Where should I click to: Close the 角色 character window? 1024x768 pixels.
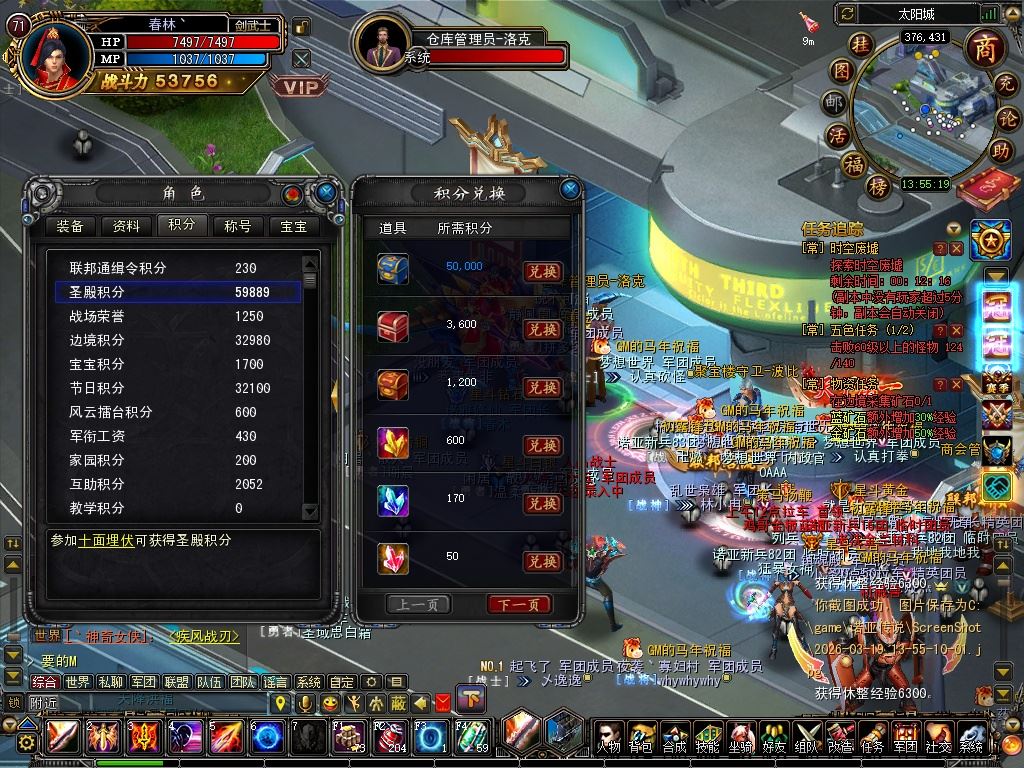[326, 192]
